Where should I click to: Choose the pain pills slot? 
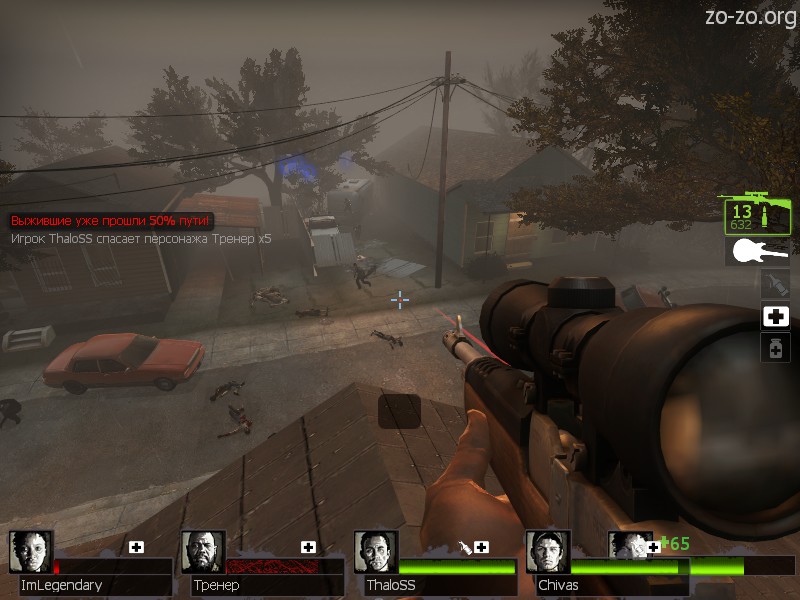pos(775,348)
